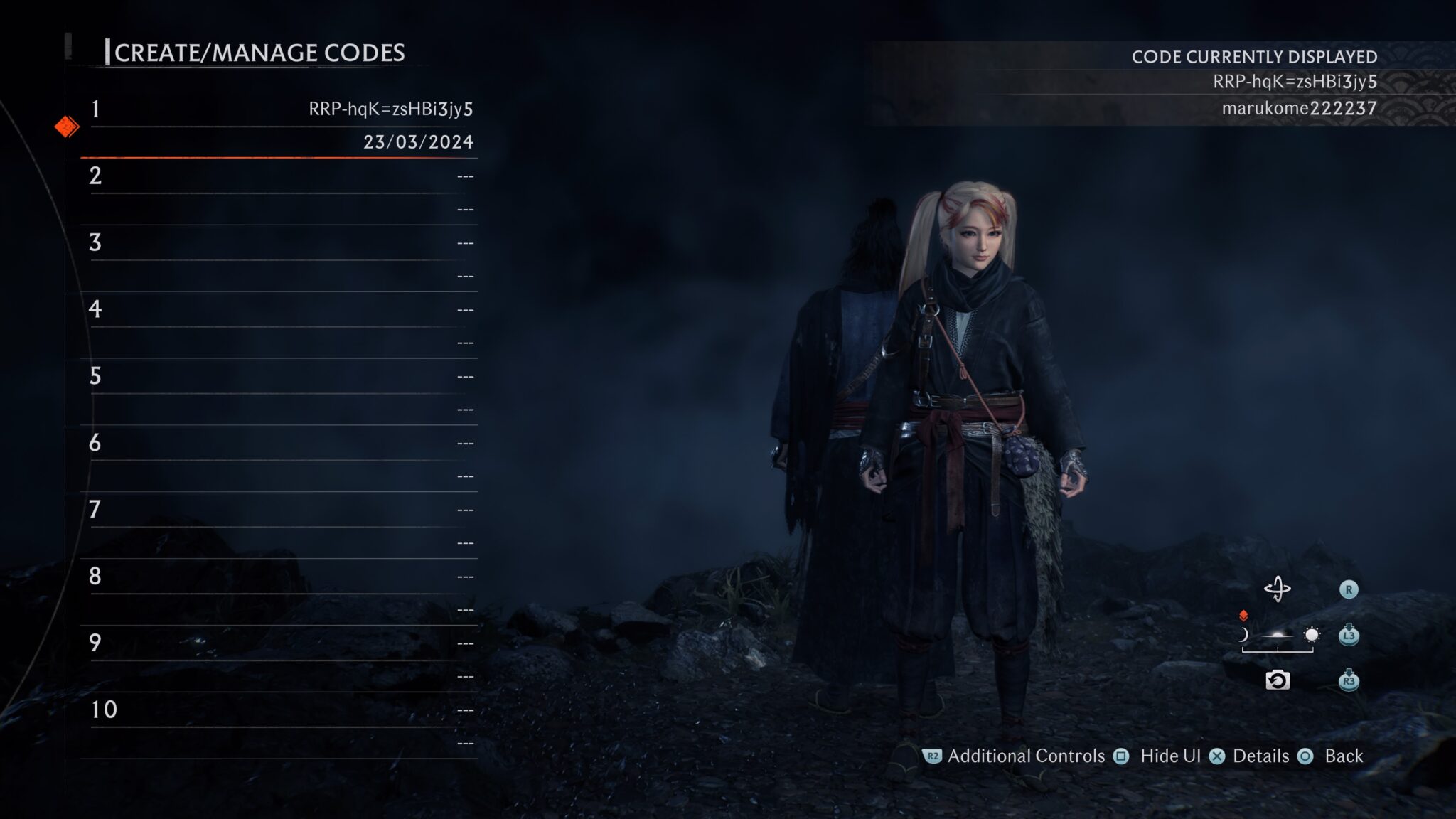
Task: Click the marukome222237 username in the code panel
Action: 1297,108
